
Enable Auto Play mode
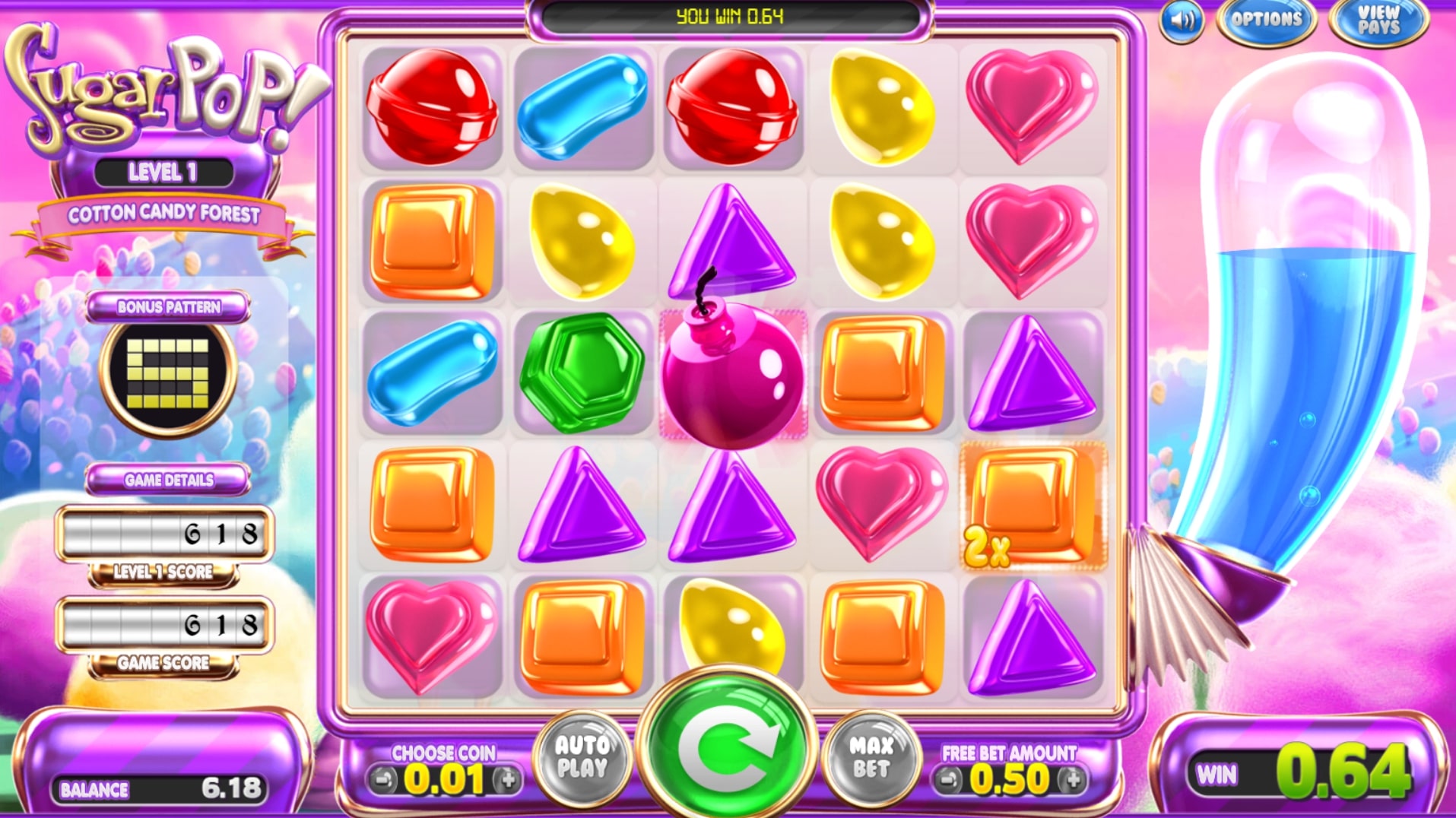point(585,756)
